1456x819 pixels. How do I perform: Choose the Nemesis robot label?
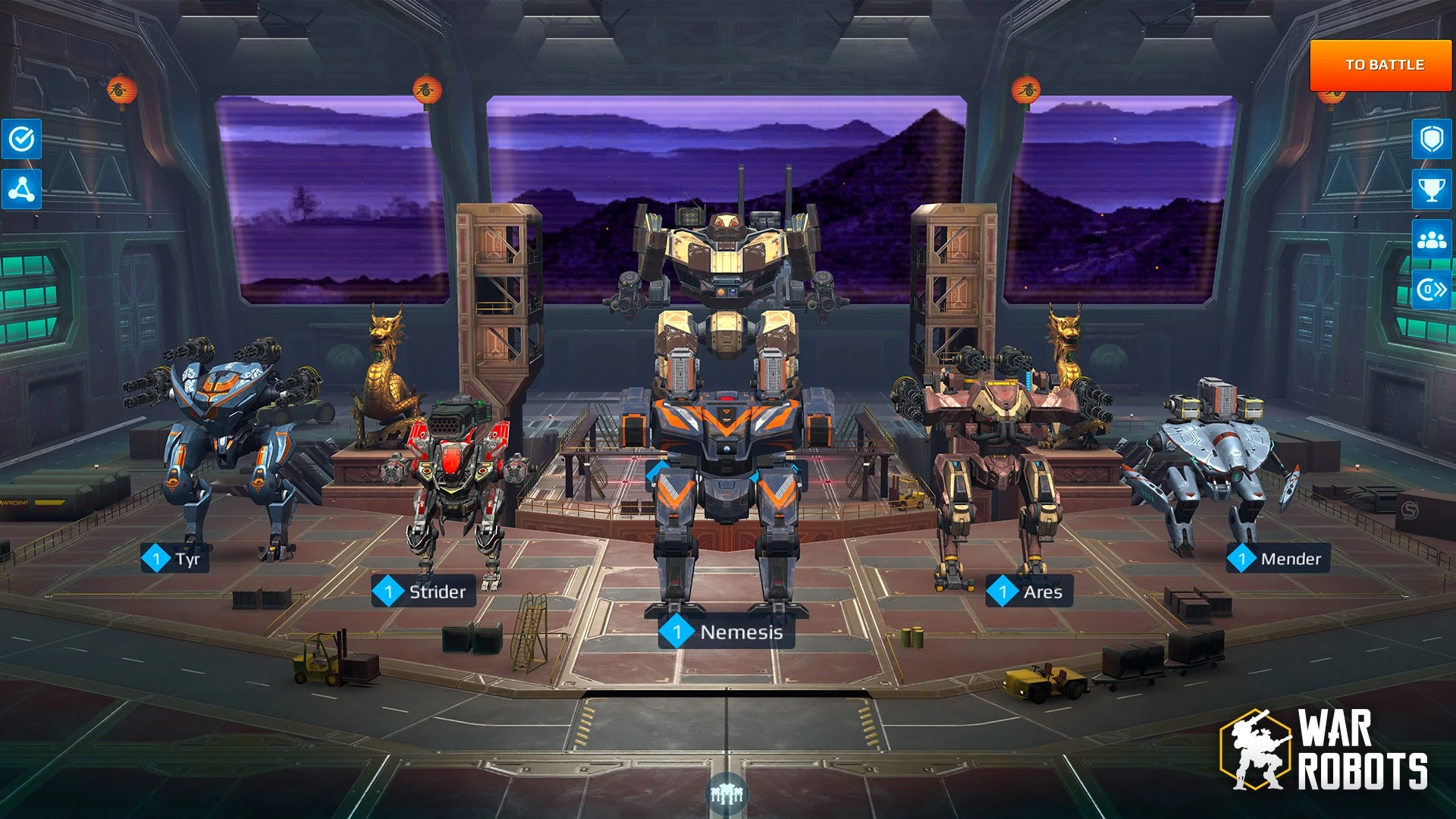pyautogui.click(x=726, y=632)
